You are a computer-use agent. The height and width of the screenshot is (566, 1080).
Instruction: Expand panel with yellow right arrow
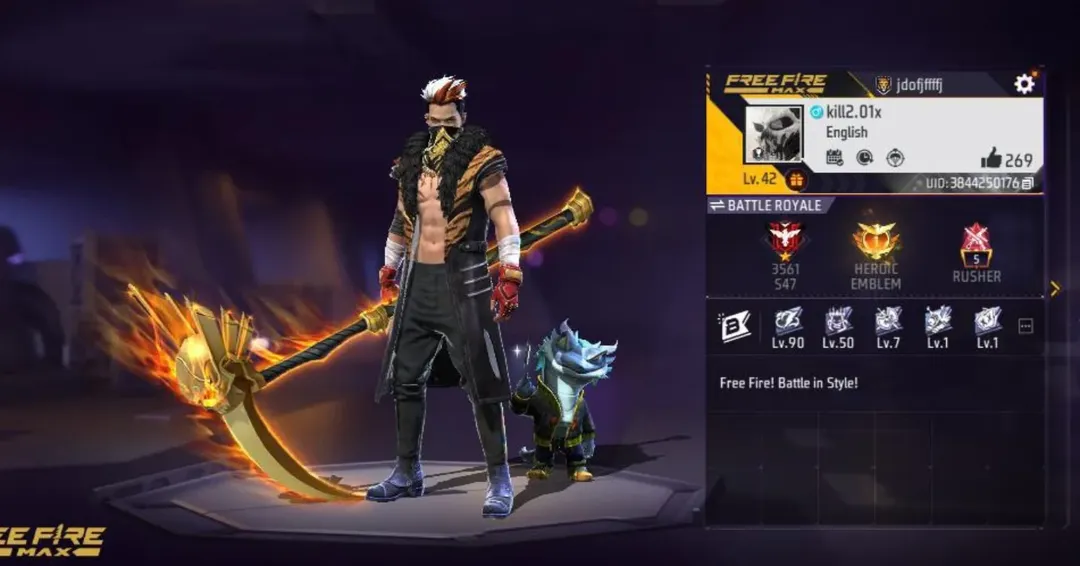pos(1054,289)
